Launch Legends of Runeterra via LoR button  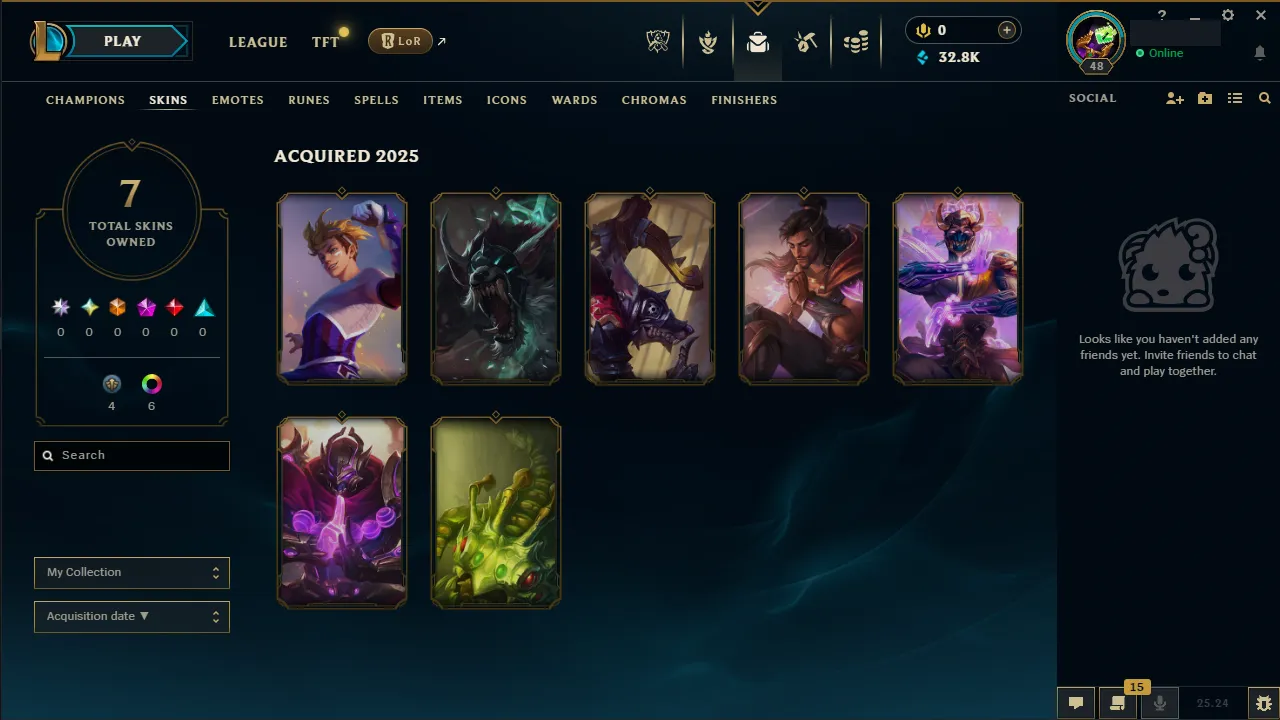[400, 41]
